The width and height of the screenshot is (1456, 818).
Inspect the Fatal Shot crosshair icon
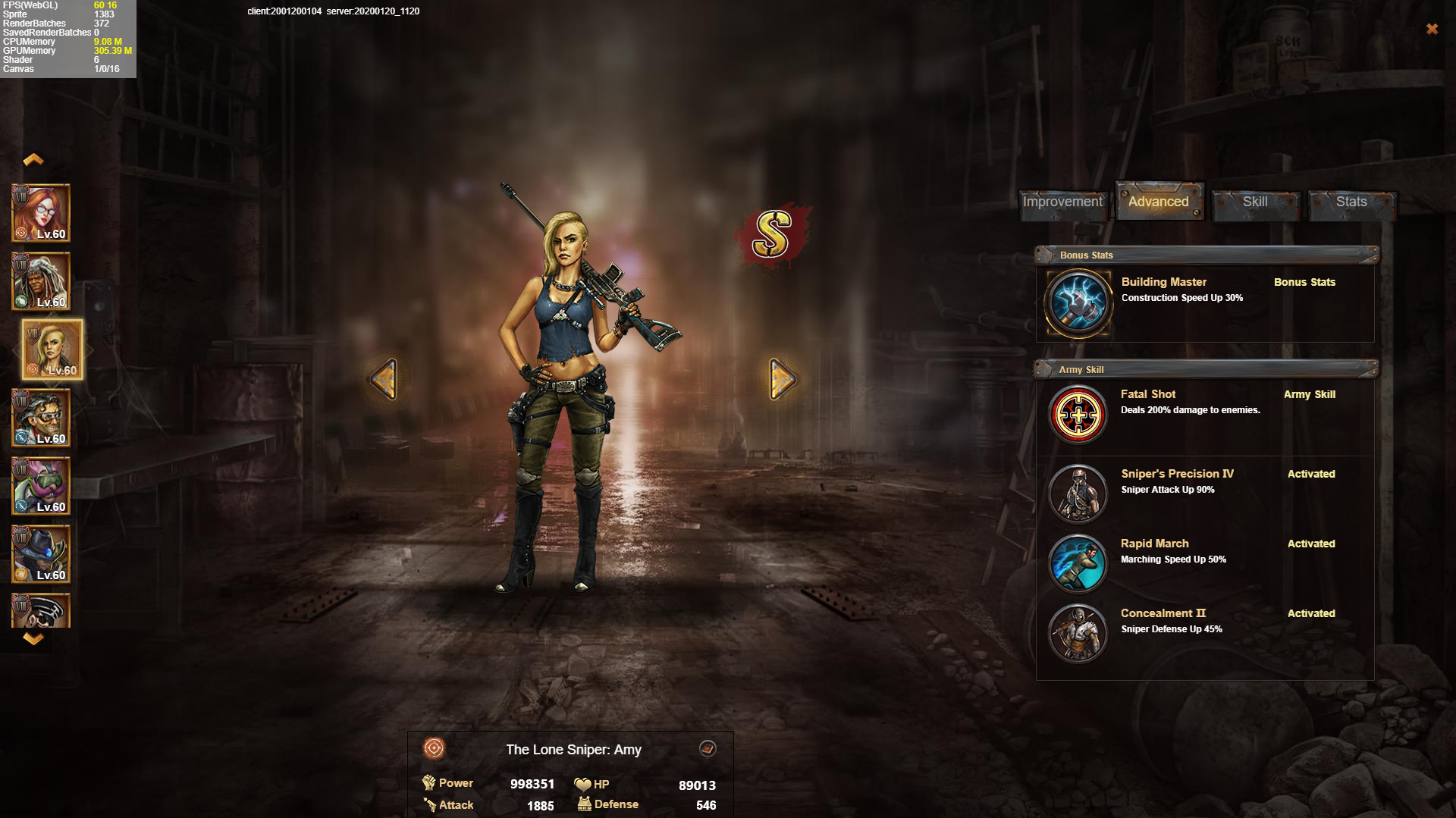click(x=1078, y=415)
